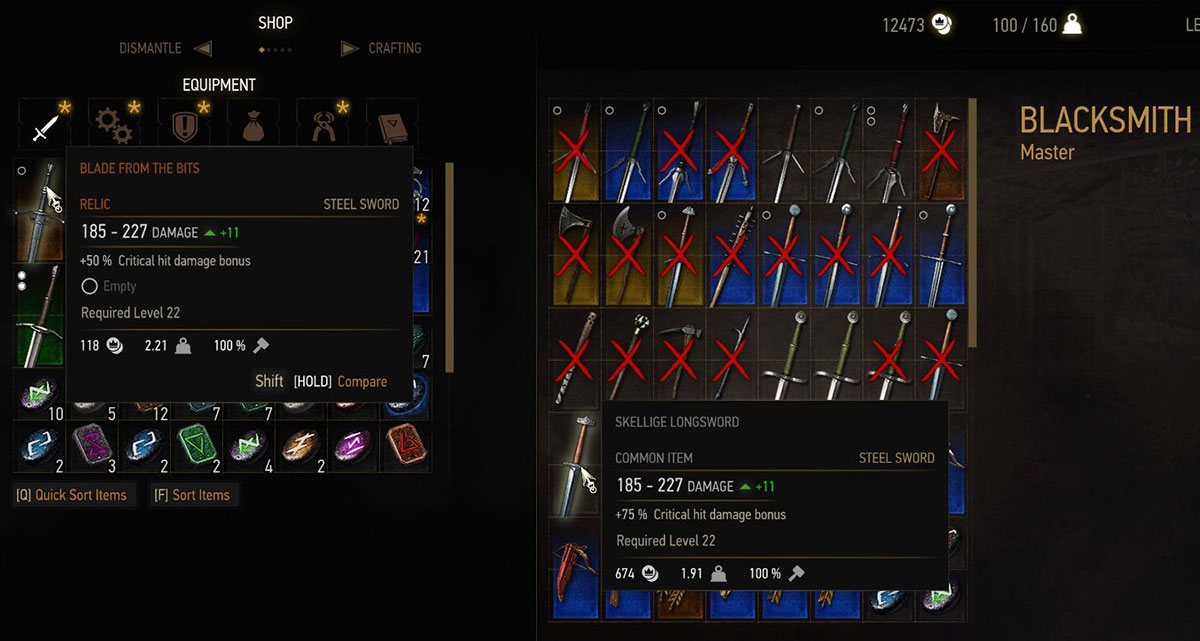
Task: Click the Quick Sort Items button
Action: coord(71,495)
